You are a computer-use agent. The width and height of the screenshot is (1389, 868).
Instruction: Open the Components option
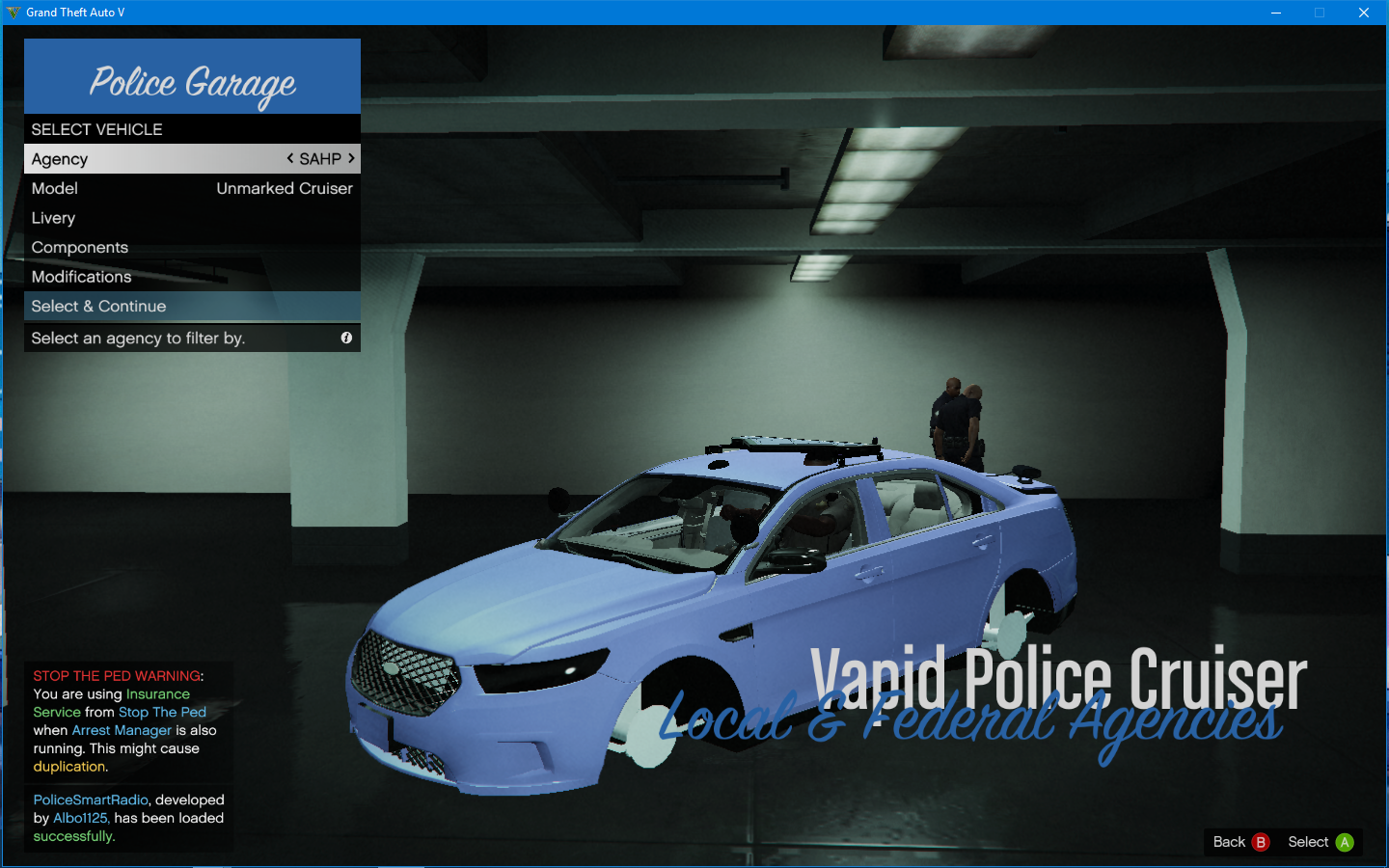(x=192, y=248)
